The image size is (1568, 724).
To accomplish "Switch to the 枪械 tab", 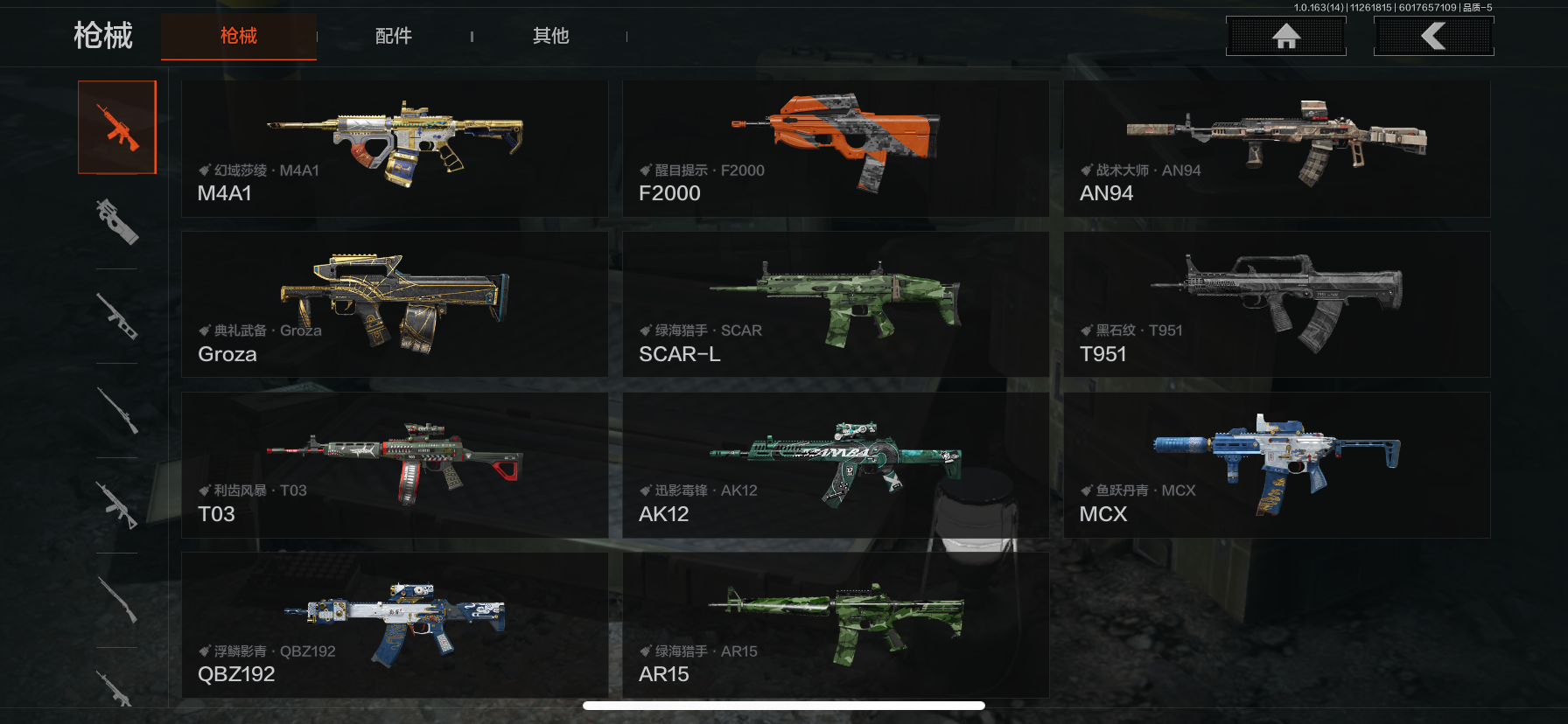I will pos(238,36).
